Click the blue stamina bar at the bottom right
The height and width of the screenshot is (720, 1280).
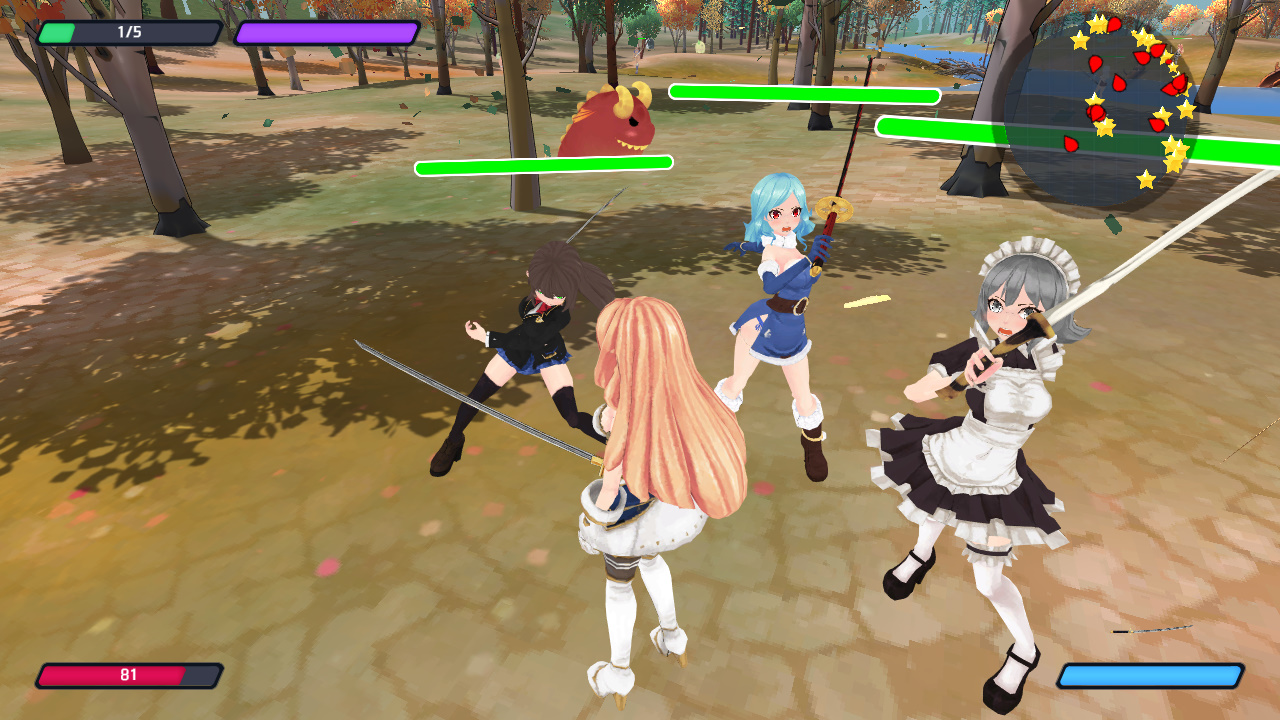[x=1150, y=675]
